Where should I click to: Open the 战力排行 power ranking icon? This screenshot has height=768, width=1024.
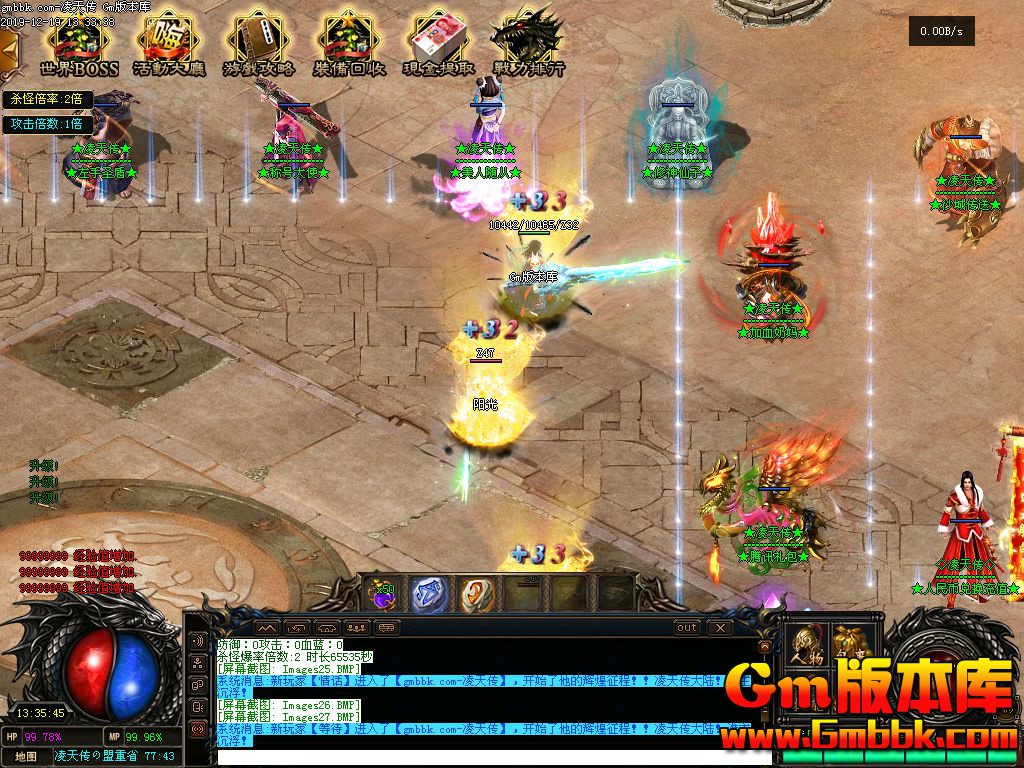tap(528, 43)
